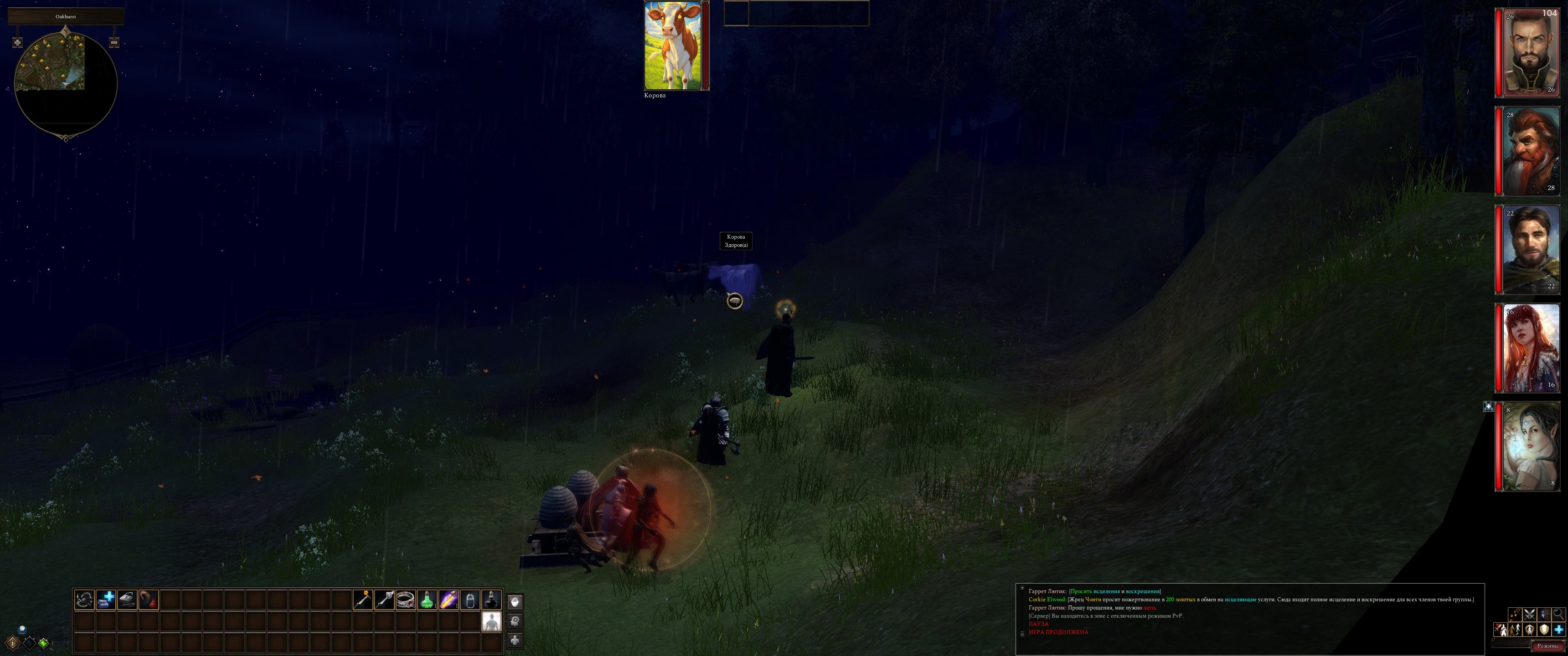Use the blue-cross healing kit hotbar slot

pyautogui.click(x=106, y=600)
